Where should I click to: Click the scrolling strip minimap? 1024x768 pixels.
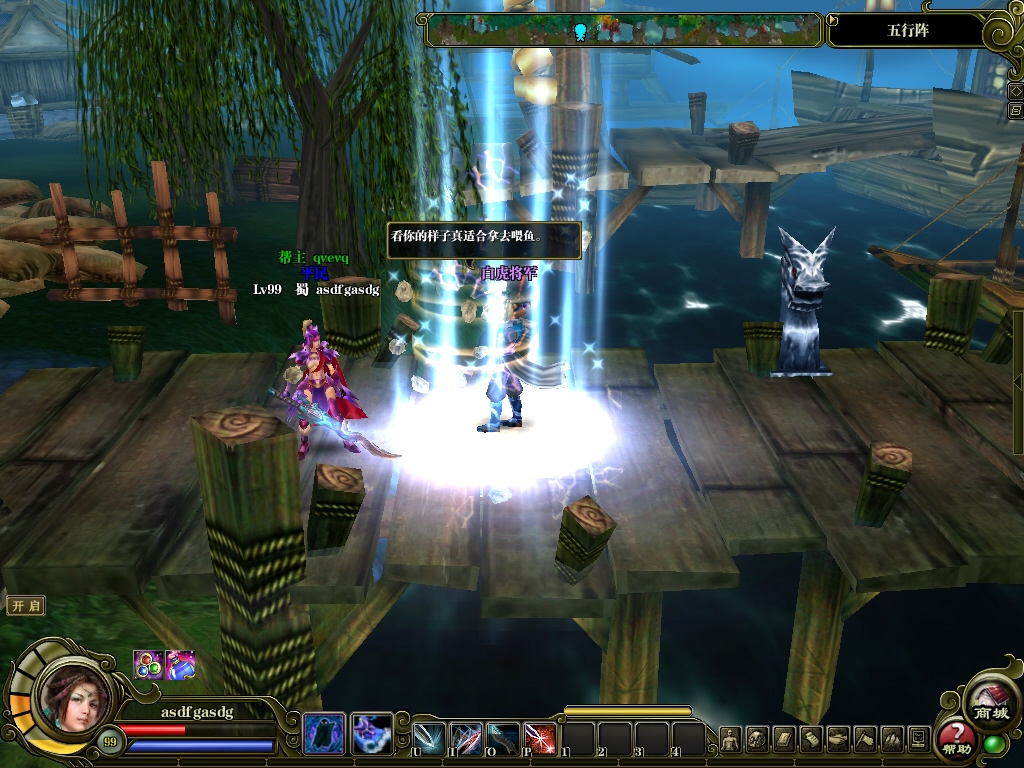pyautogui.click(x=622, y=30)
